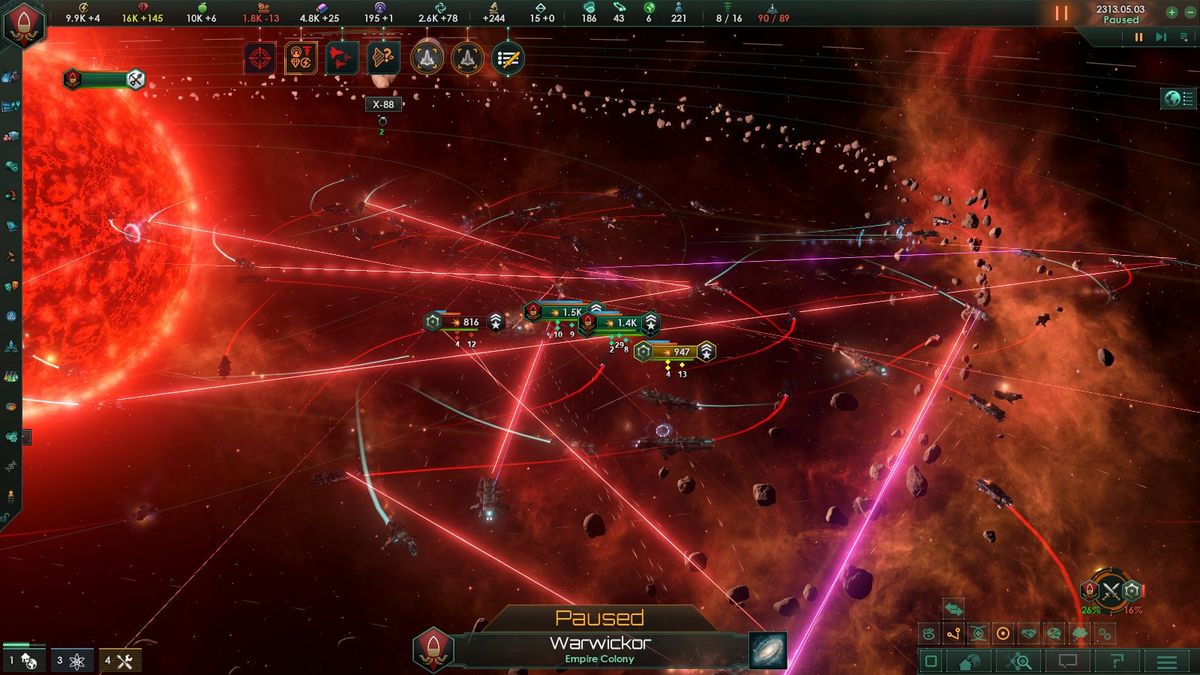
Task: Open the empire emblem government panel
Action: click(x=20, y=22)
